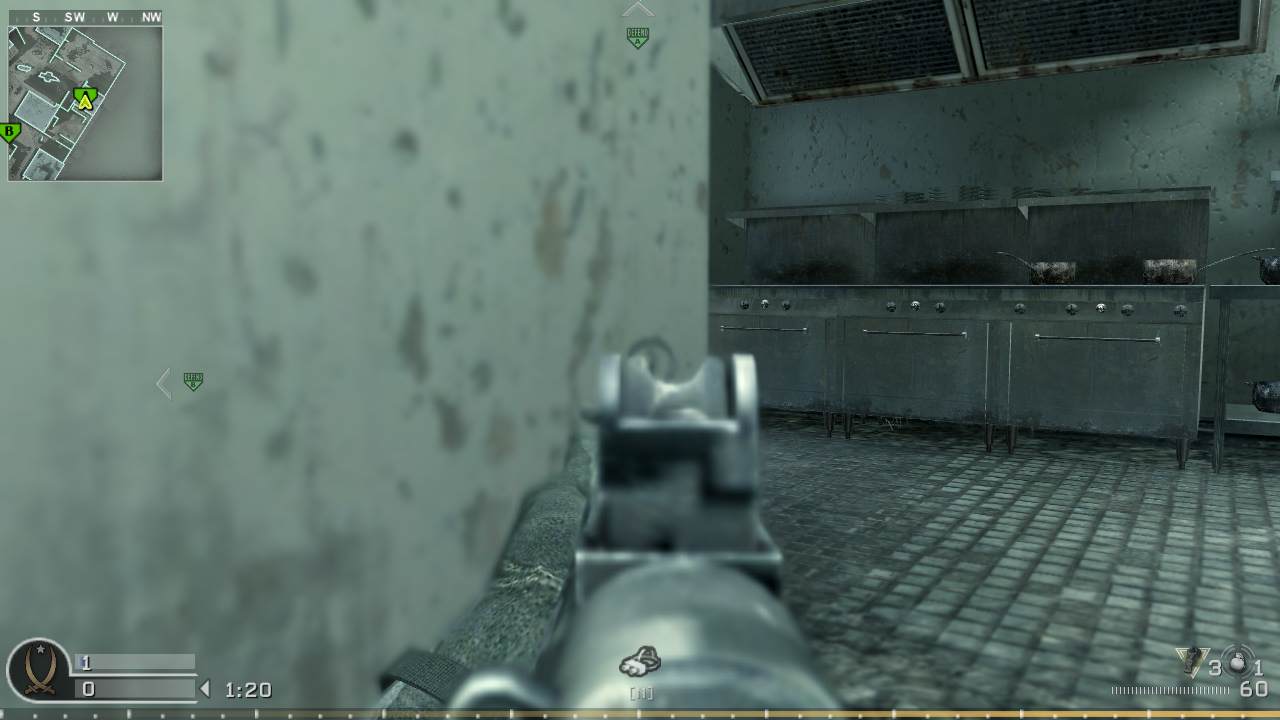The height and width of the screenshot is (720, 1280).
Task: Click the DEFEND marker on the left wall
Action: [x=192, y=381]
